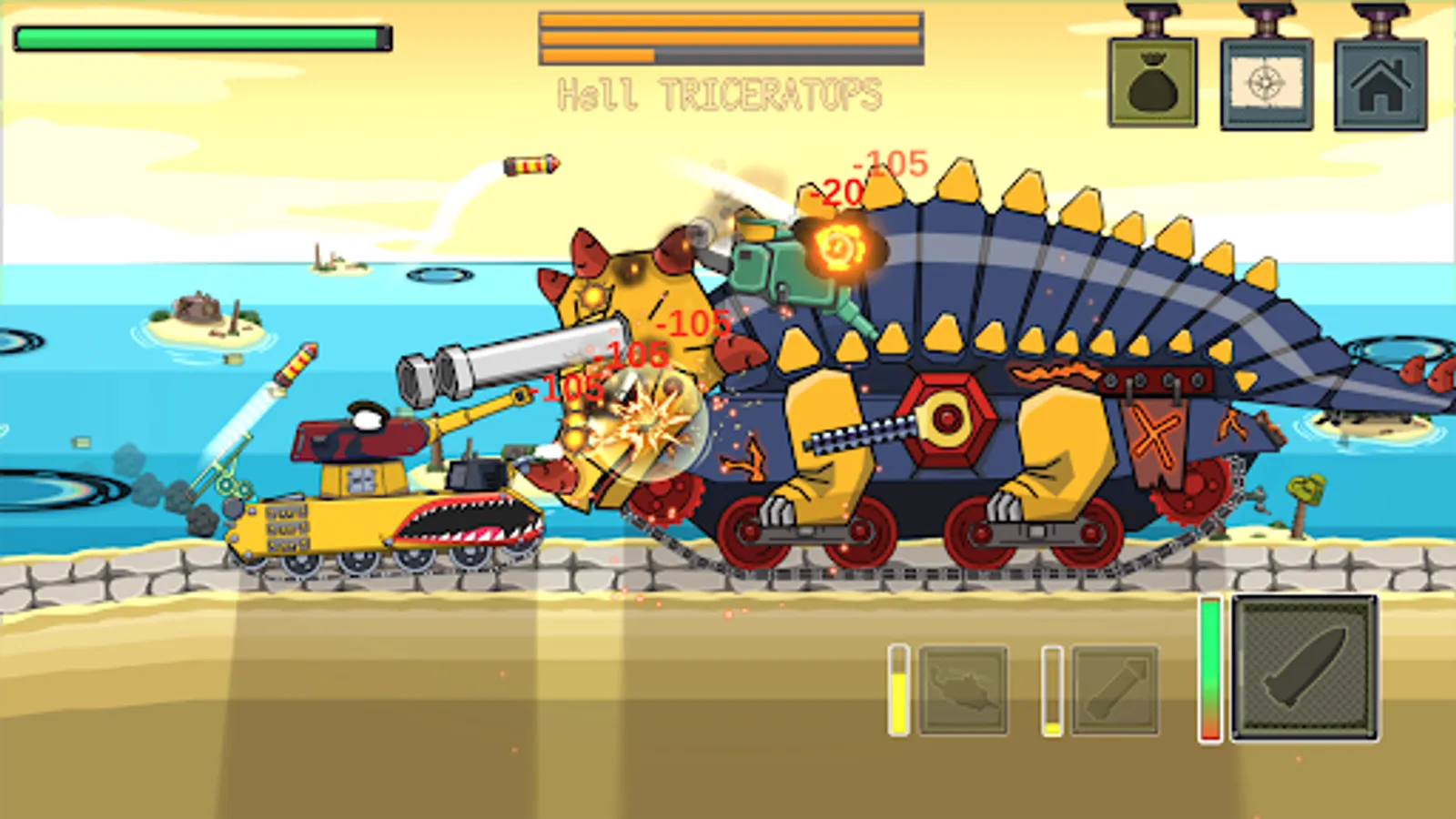Tap the green tree near the boss's tracks
The width and height of the screenshot is (1456, 819).
click(x=1305, y=491)
